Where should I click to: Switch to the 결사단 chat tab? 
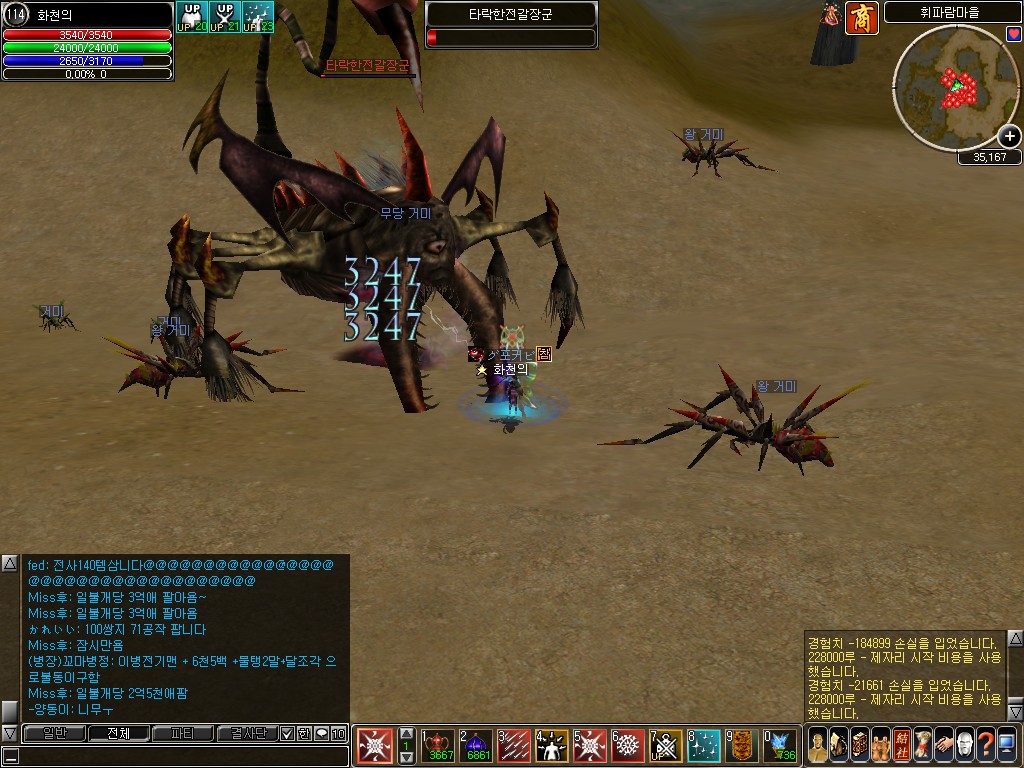click(247, 734)
